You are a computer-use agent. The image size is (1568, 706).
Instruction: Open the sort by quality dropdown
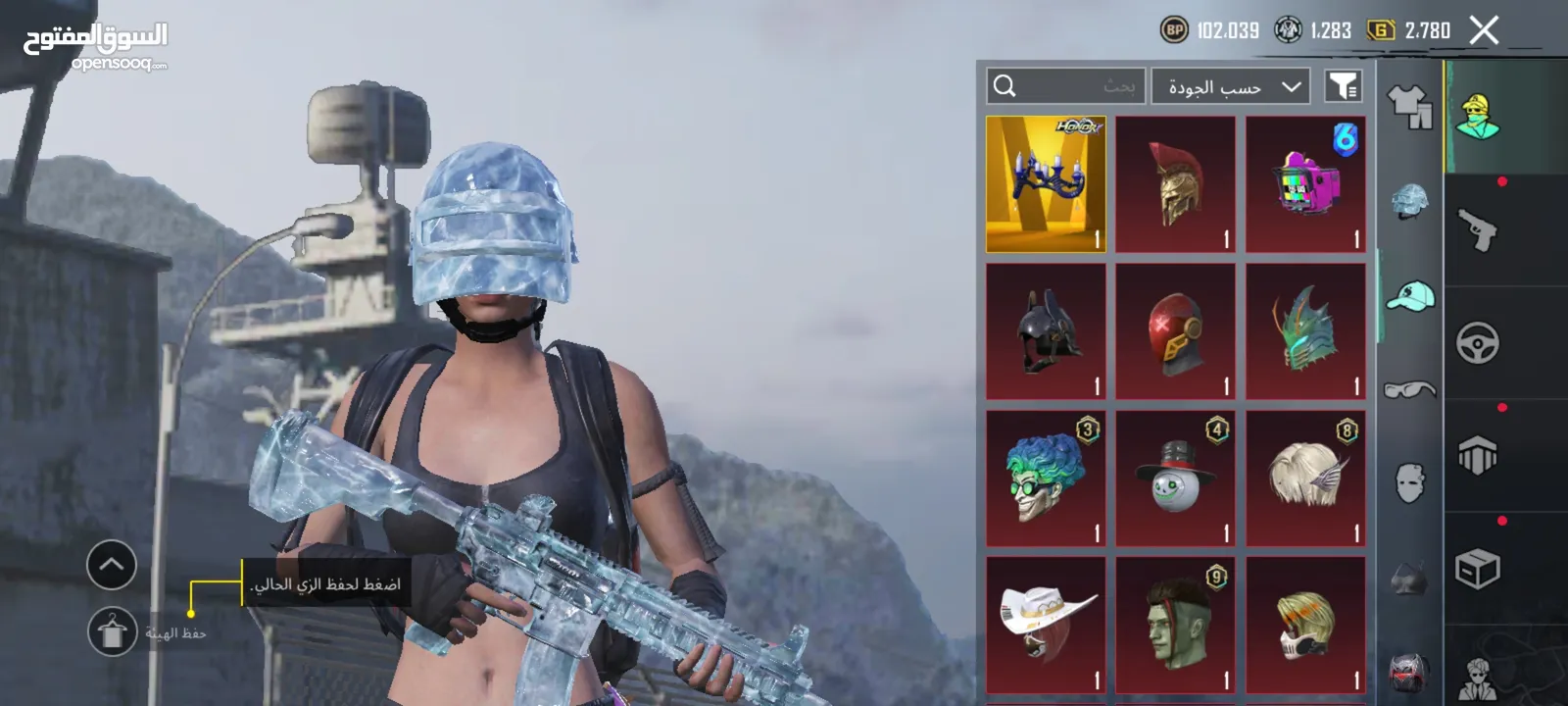click(1232, 86)
